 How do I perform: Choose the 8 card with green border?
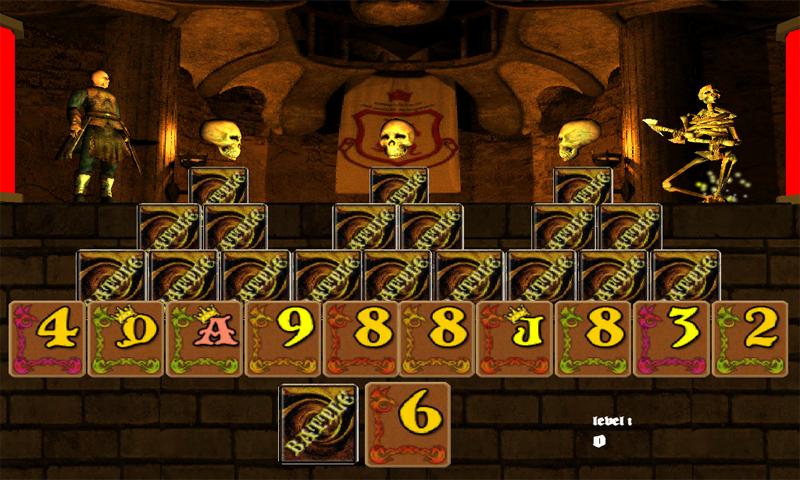tap(594, 338)
